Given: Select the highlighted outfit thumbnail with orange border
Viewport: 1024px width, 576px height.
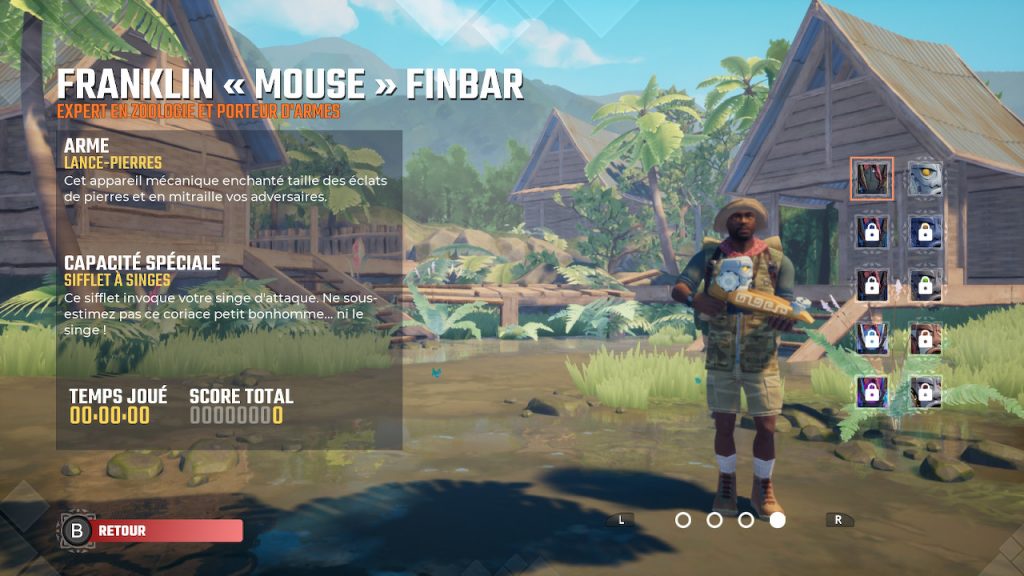Looking at the screenshot, I should point(872,179).
